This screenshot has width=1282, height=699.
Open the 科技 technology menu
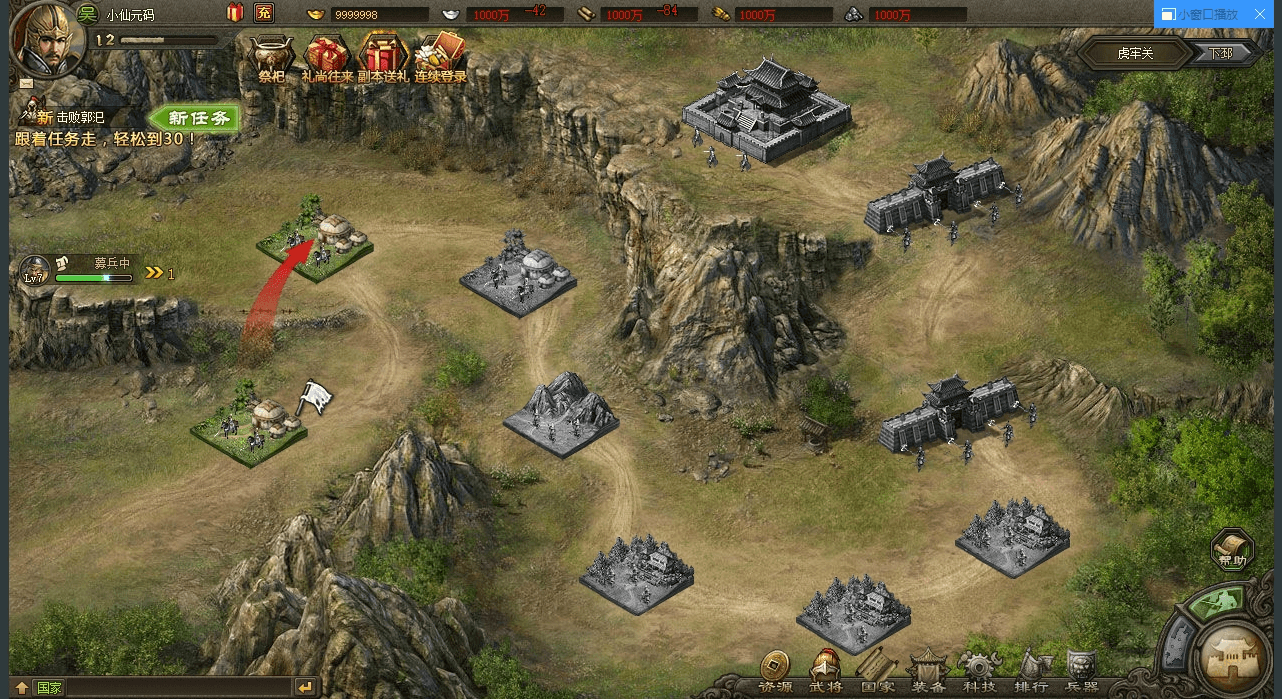[979, 670]
